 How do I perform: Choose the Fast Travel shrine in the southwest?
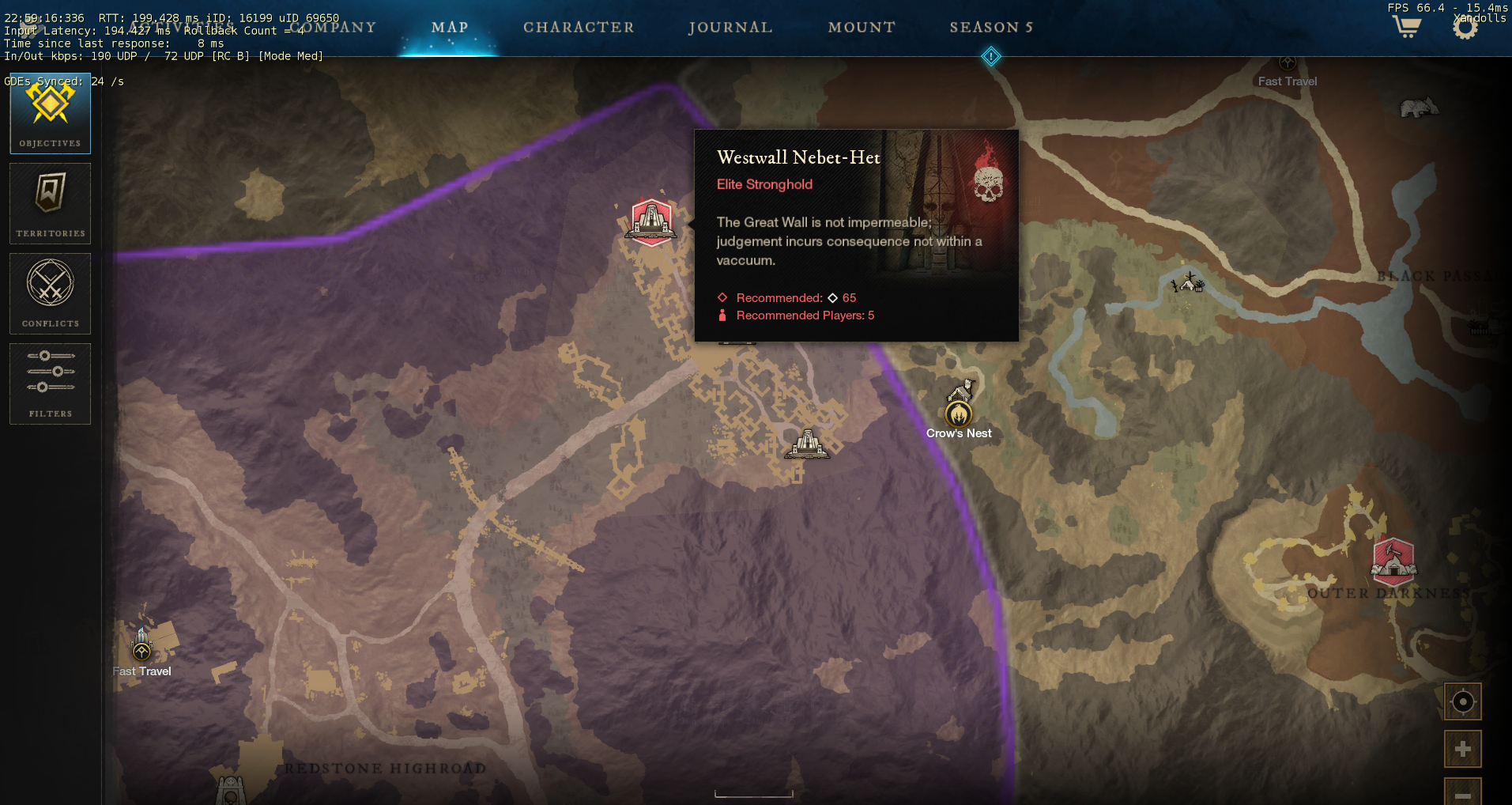click(x=141, y=650)
